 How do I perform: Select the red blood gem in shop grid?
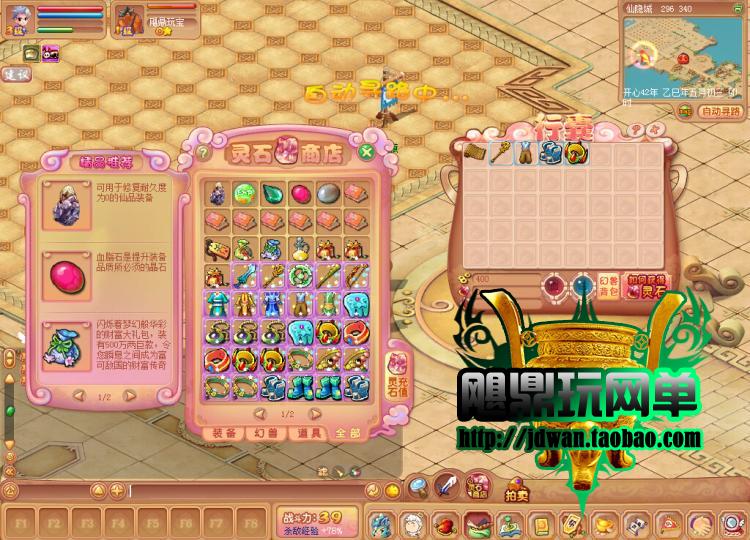pyautogui.click(x=300, y=192)
